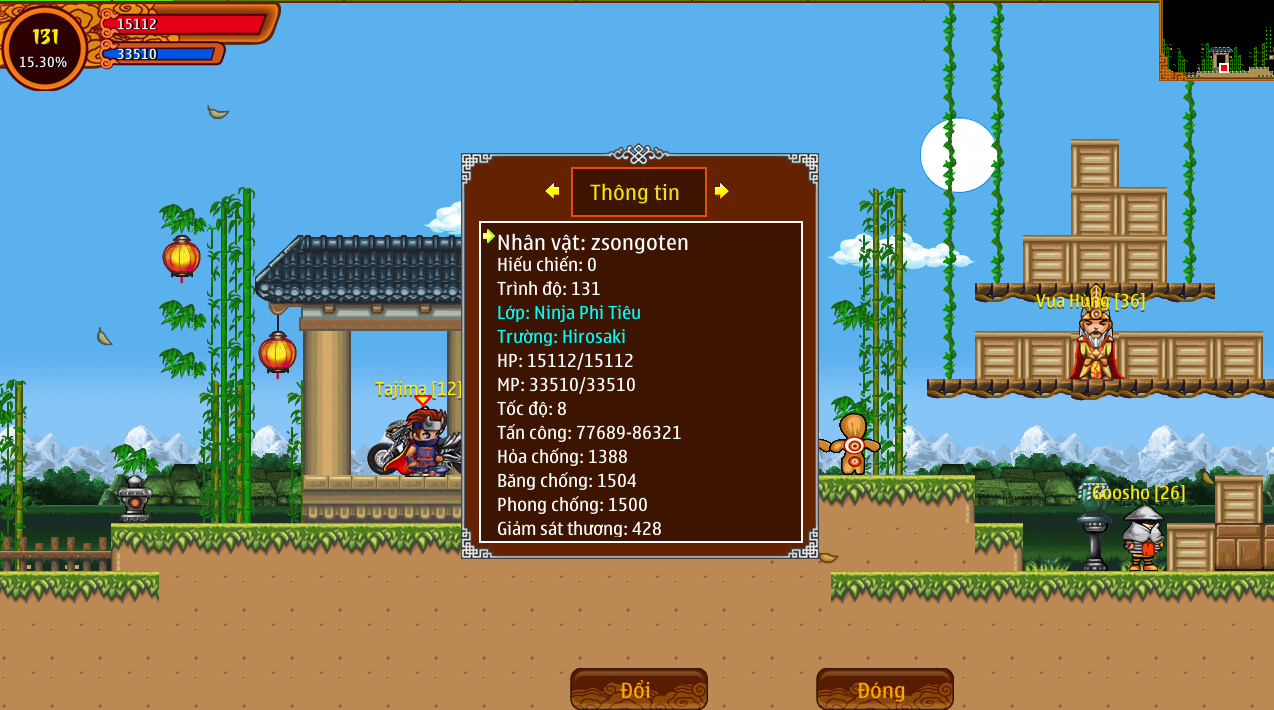
Task: Click the level 131 character badge
Action: (x=44, y=47)
